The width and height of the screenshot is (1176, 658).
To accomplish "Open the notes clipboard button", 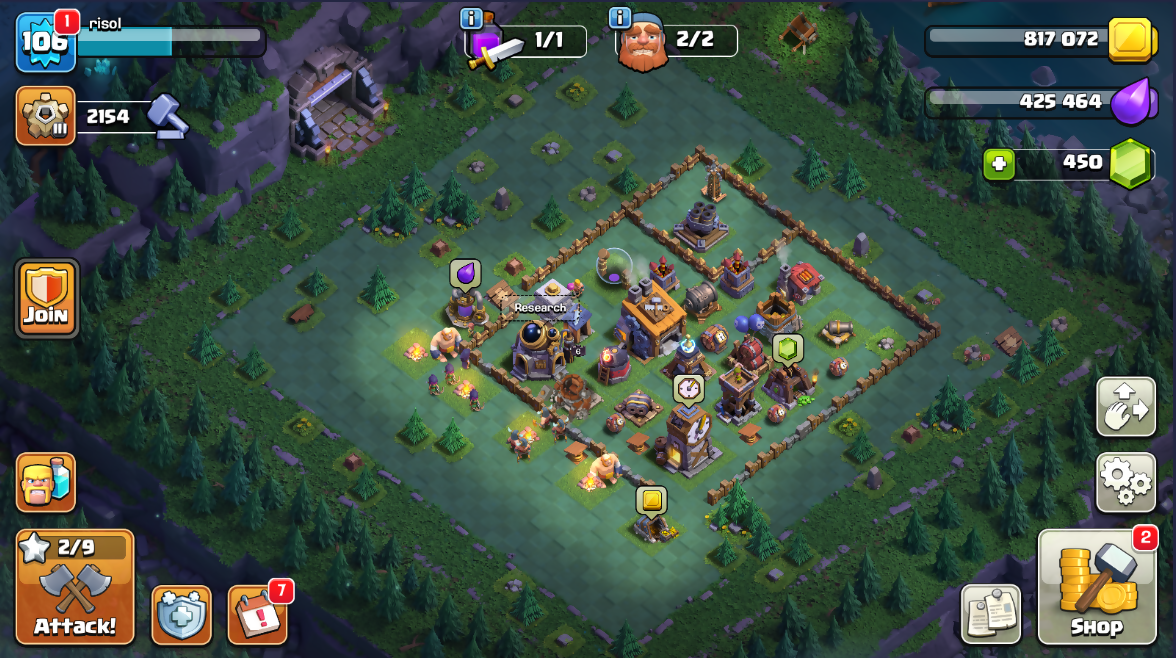I will click(990, 614).
